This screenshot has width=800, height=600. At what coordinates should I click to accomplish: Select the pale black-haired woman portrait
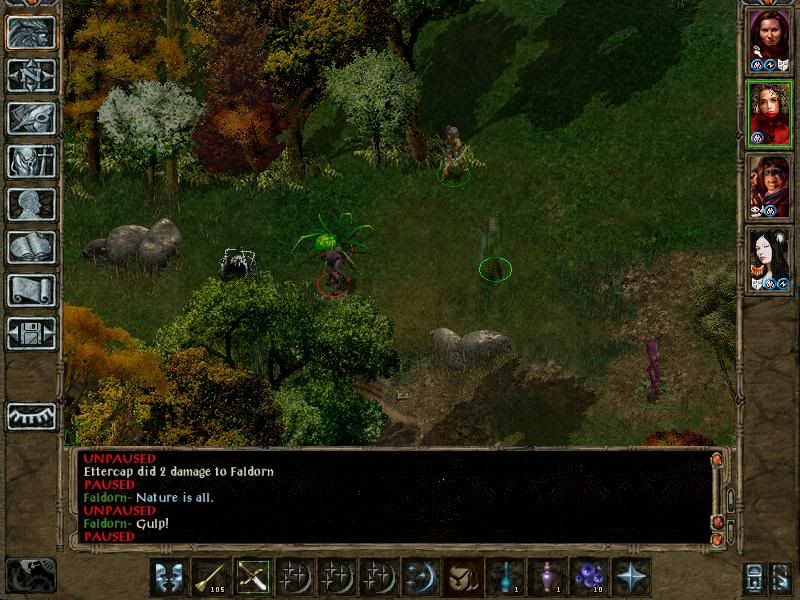coord(769,258)
